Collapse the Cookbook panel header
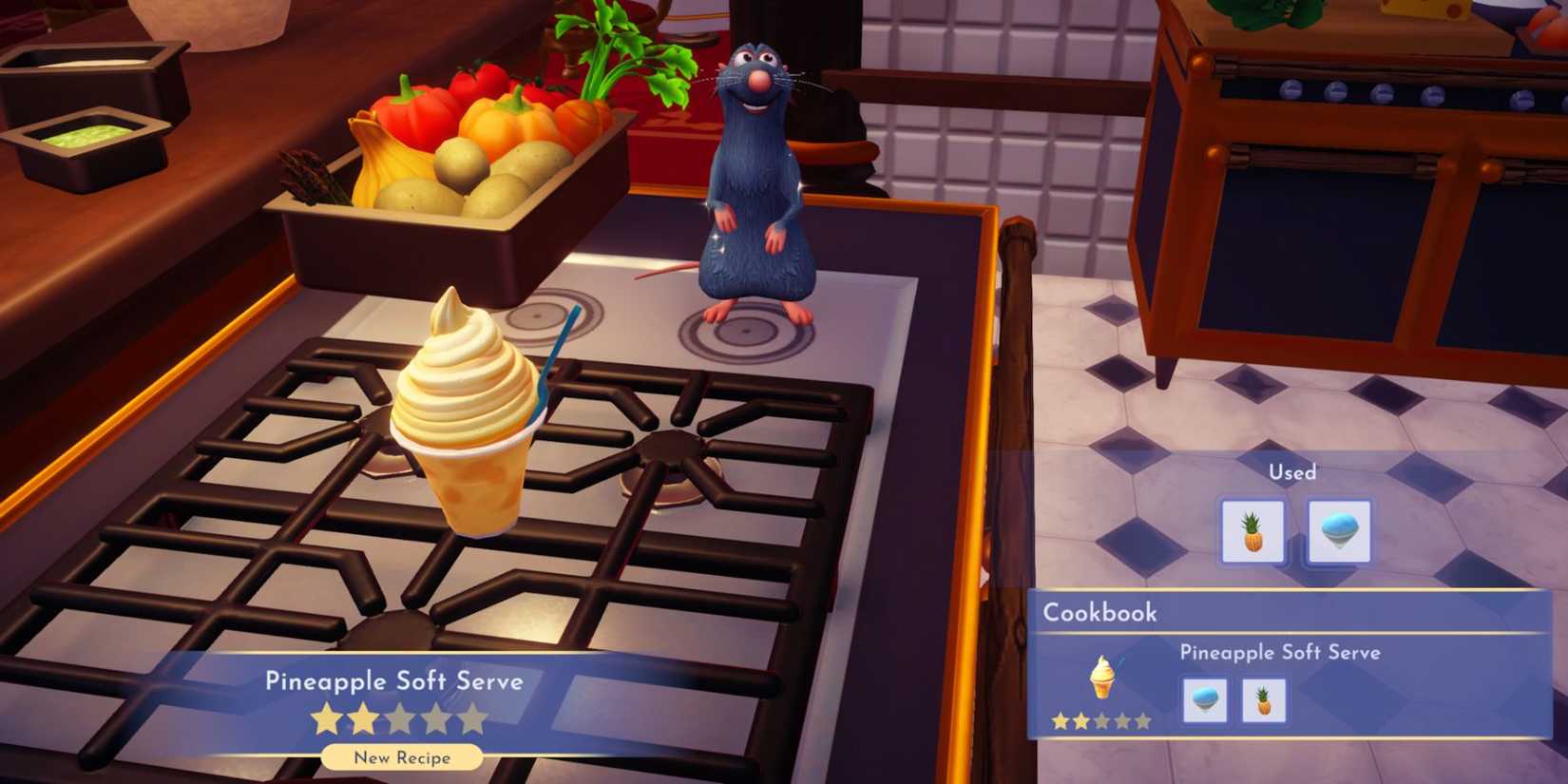This screenshot has height=784, width=1568. point(1099,613)
